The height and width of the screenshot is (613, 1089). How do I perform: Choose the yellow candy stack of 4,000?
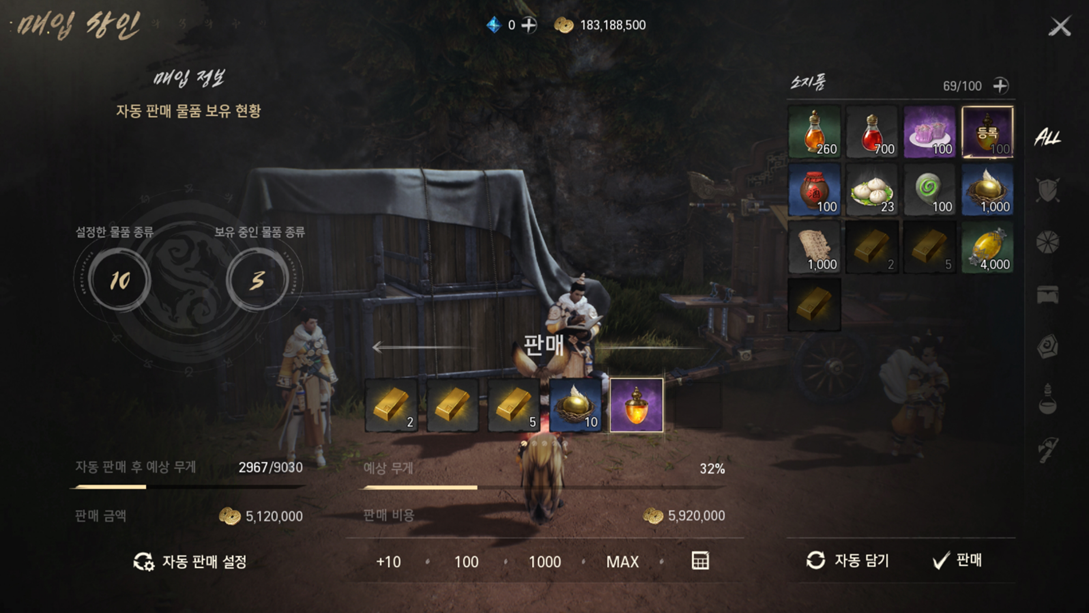click(987, 247)
